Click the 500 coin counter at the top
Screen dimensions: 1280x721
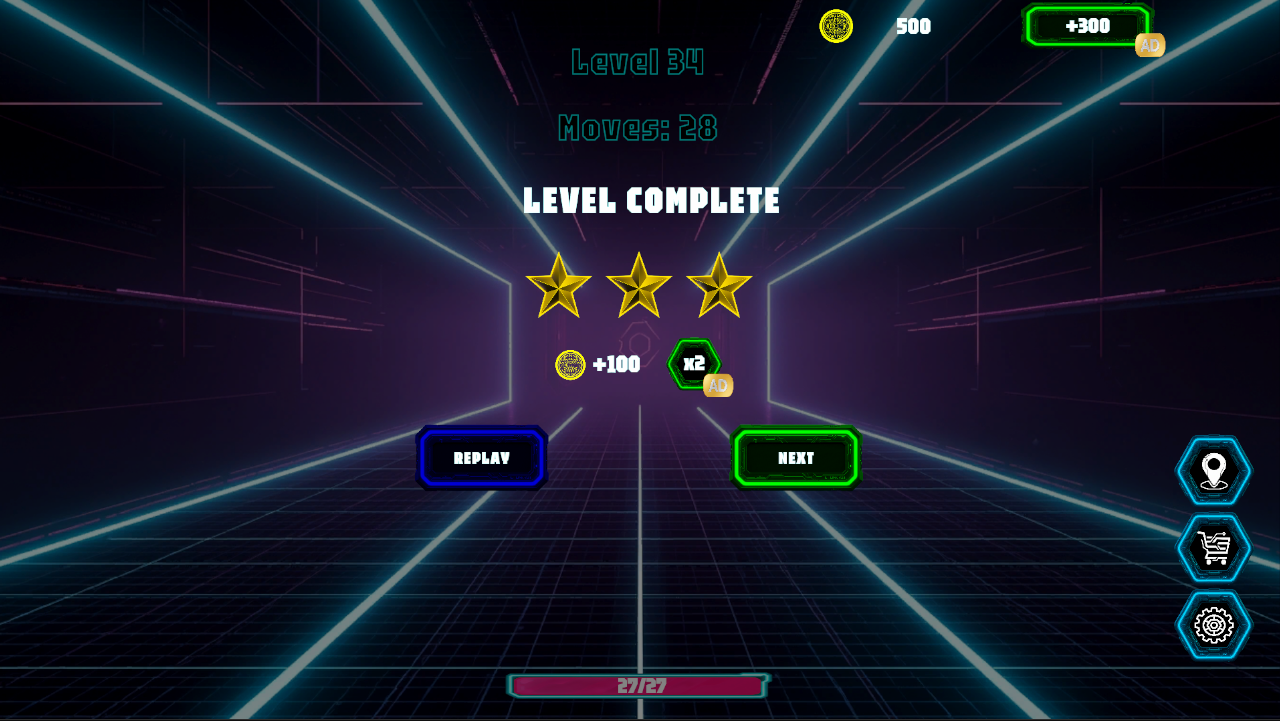912,27
